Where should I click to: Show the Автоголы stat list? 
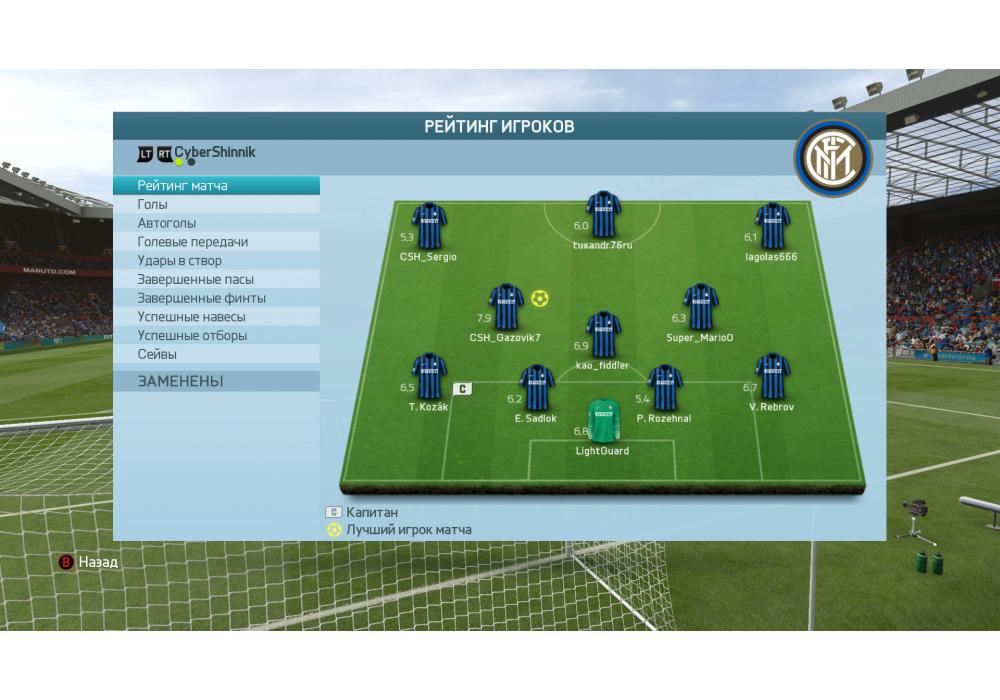pos(216,223)
